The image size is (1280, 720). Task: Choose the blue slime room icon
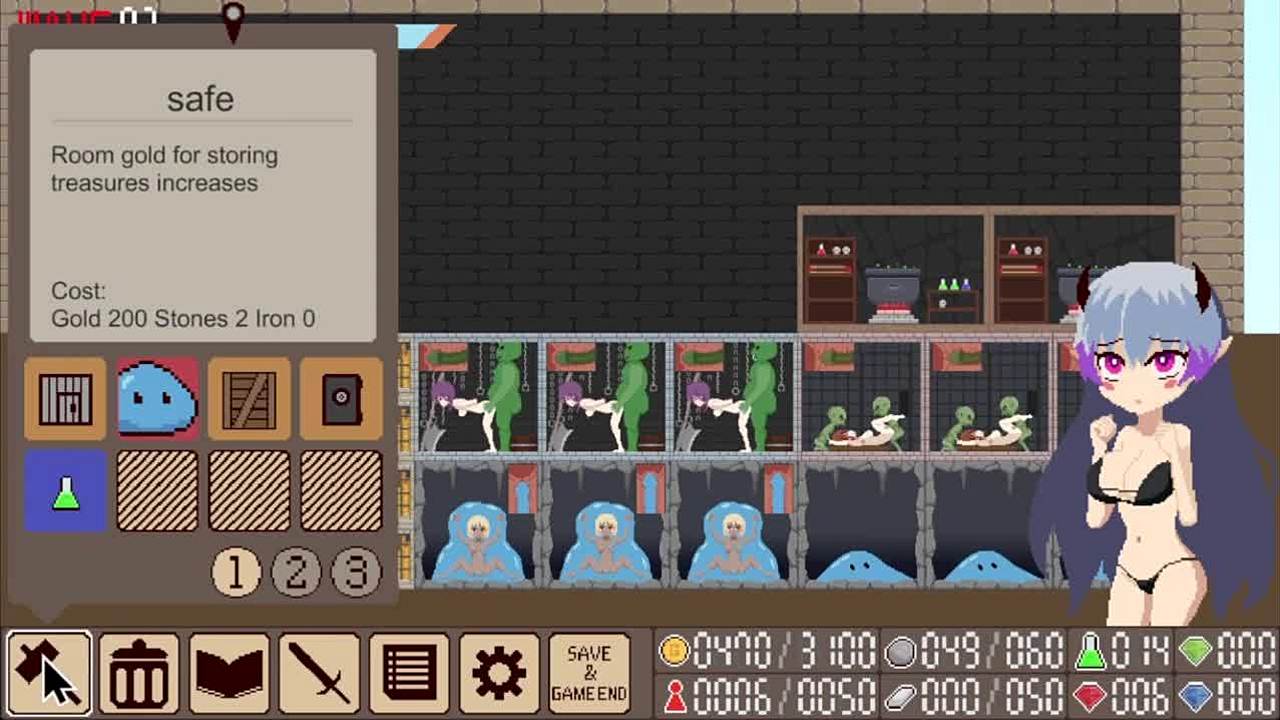pos(158,398)
